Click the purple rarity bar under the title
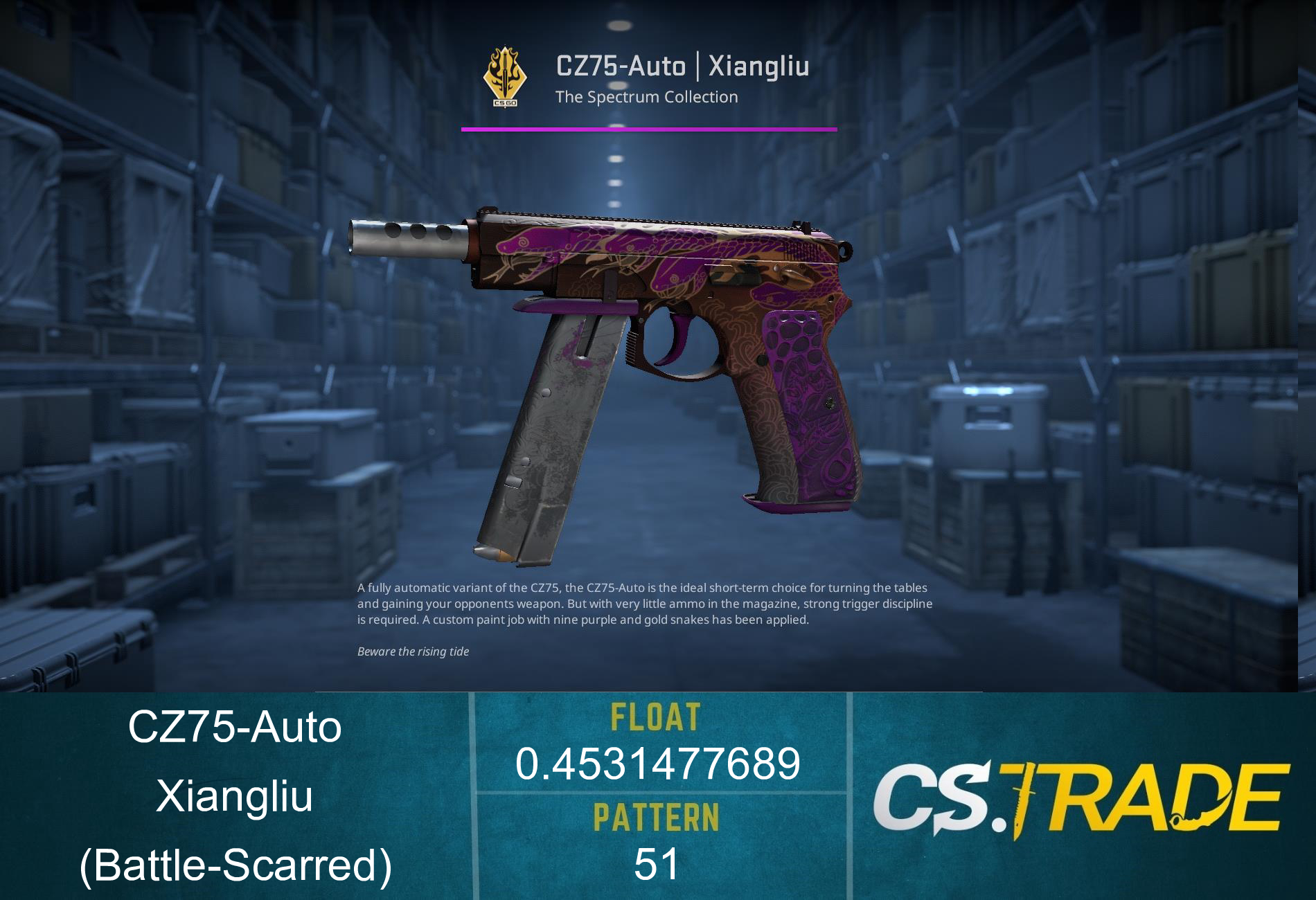The image size is (1316, 900). pyautogui.click(x=648, y=128)
